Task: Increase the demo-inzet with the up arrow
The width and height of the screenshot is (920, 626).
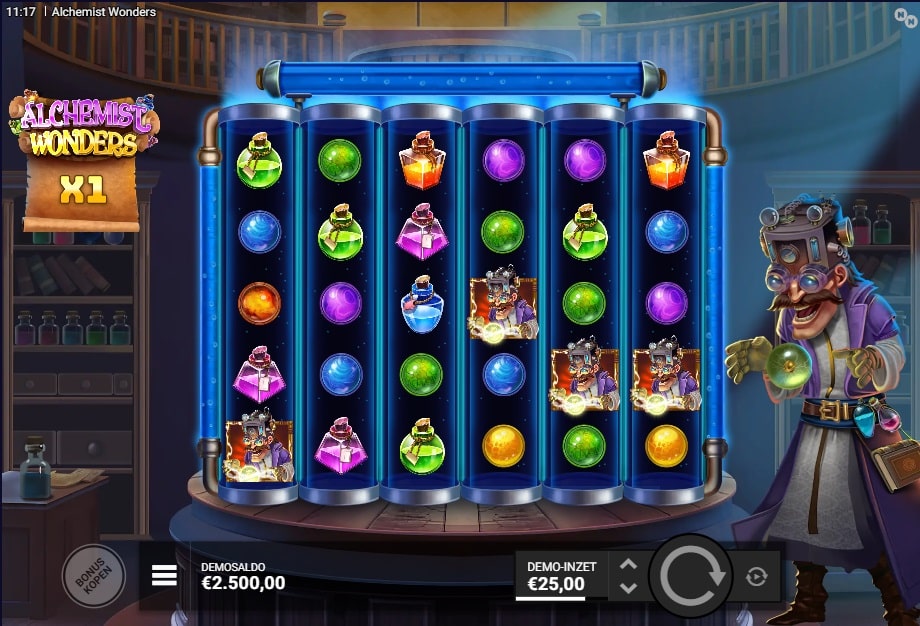Action: 628,565
